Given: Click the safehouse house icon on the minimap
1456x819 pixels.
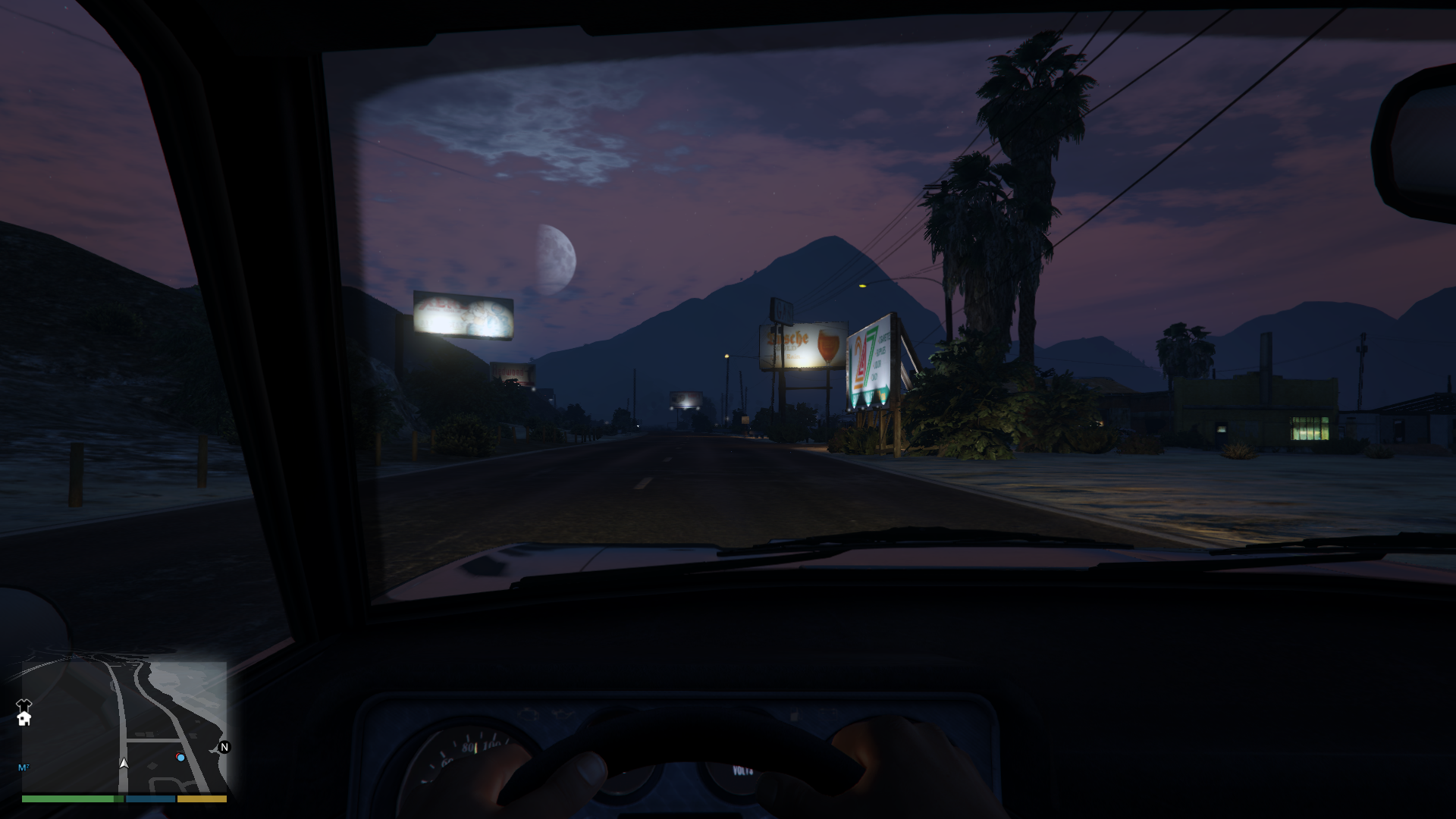Looking at the screenshot, I should coord(24,720).
